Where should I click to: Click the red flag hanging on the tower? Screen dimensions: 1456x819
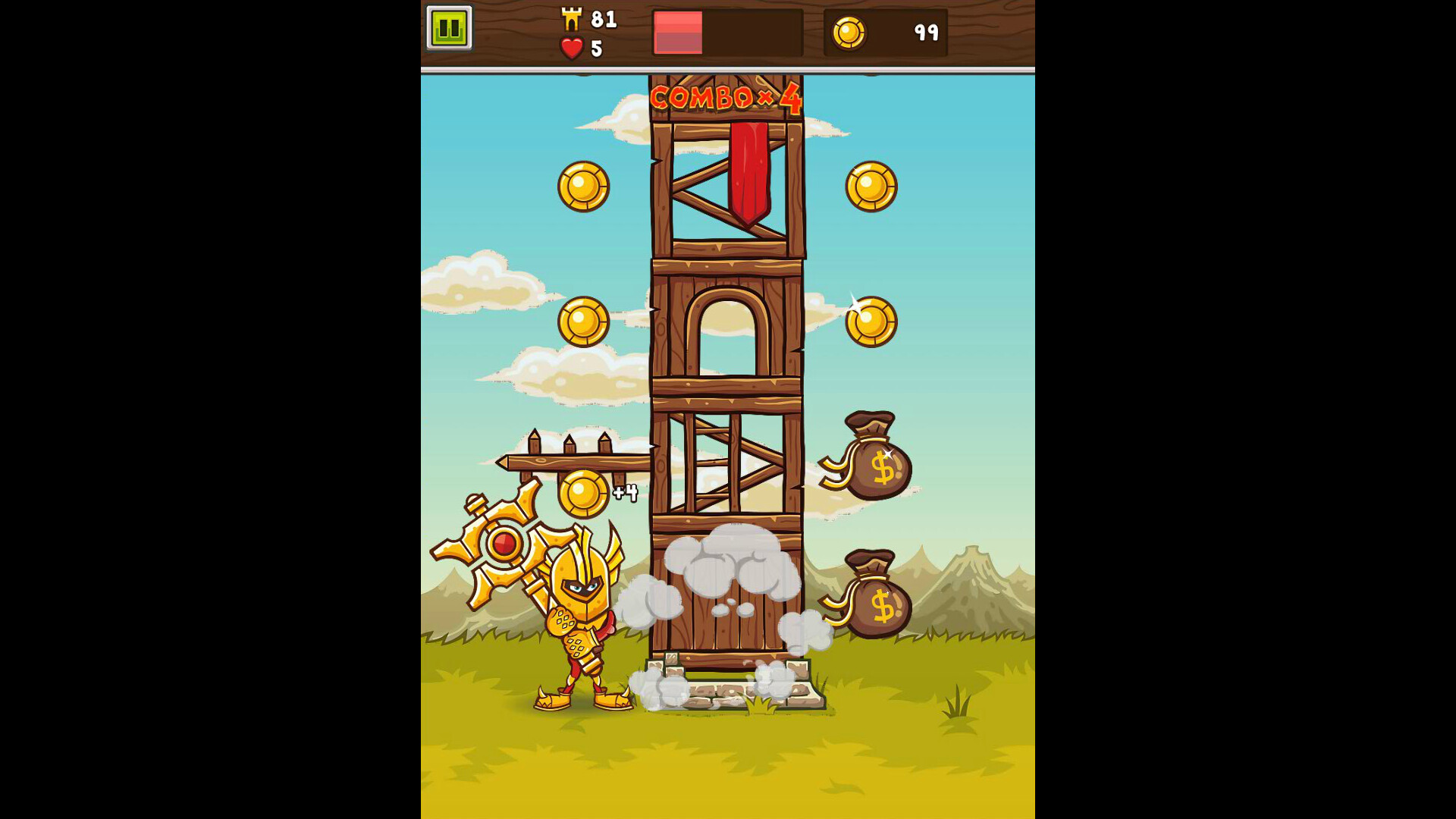pos(751,167)
